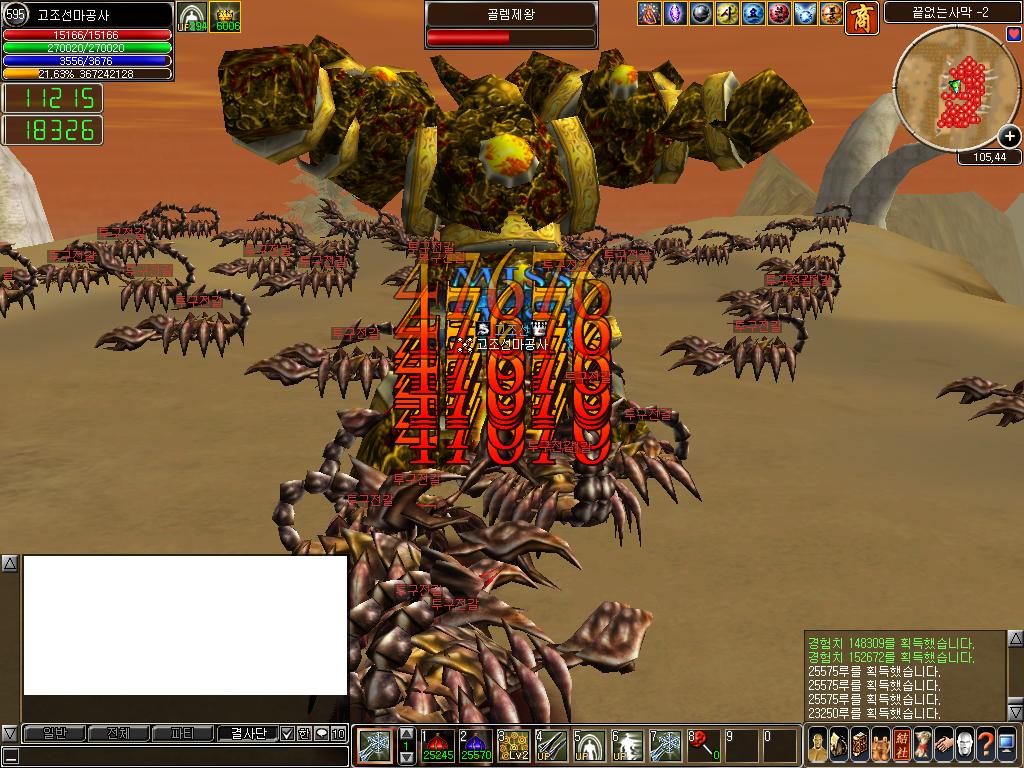1024x768 pixels.
Task: Toggle the checkbox beside the chat tabs
Action: (x=287, y=733)
